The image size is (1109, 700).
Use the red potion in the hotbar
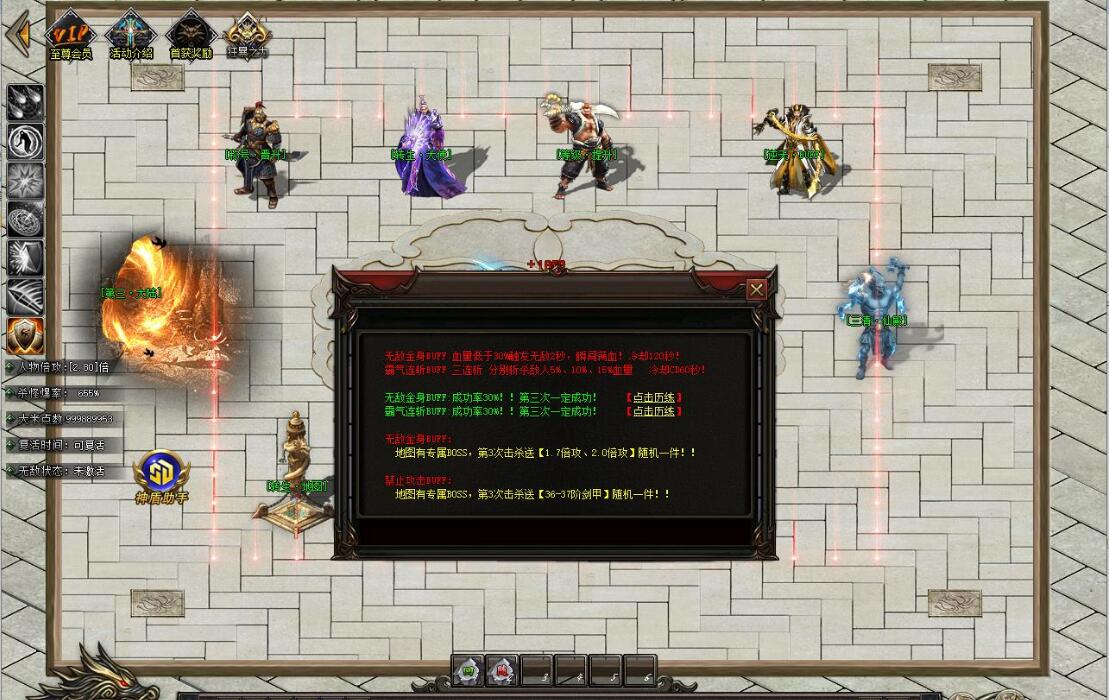(x=501, y=669)
